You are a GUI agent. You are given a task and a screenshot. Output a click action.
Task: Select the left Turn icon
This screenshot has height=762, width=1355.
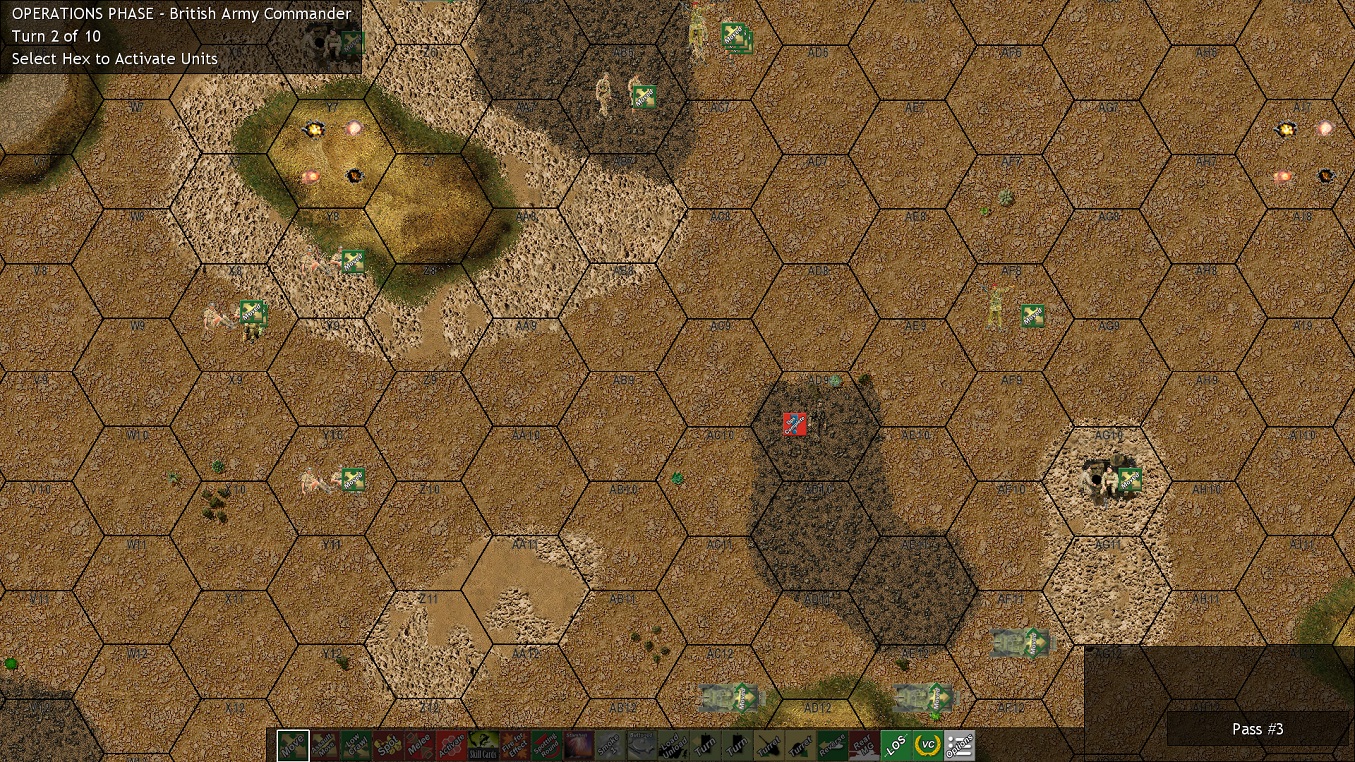click(x=705, y=745)
